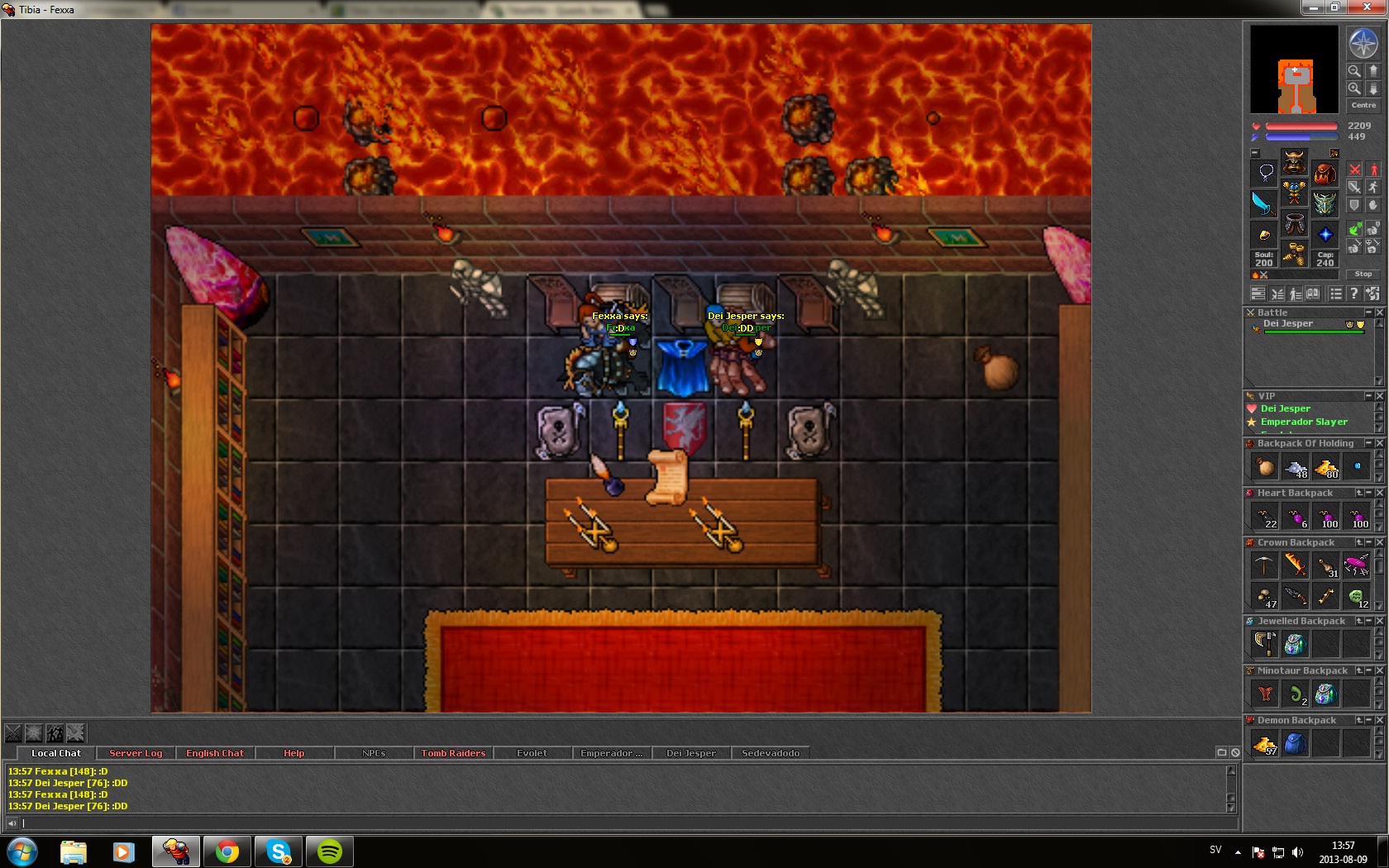
Task: Toggle the red crossed-swords offensive fight mode
Action: pos(1354,169)
